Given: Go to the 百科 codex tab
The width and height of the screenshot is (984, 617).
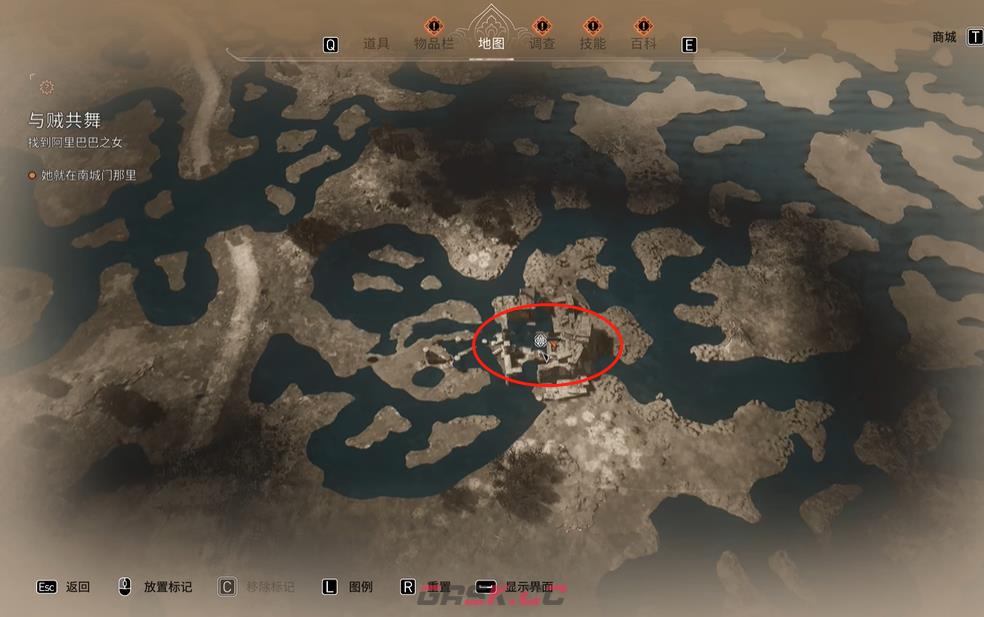Looking at the screenshot, I should pos(644,43).
